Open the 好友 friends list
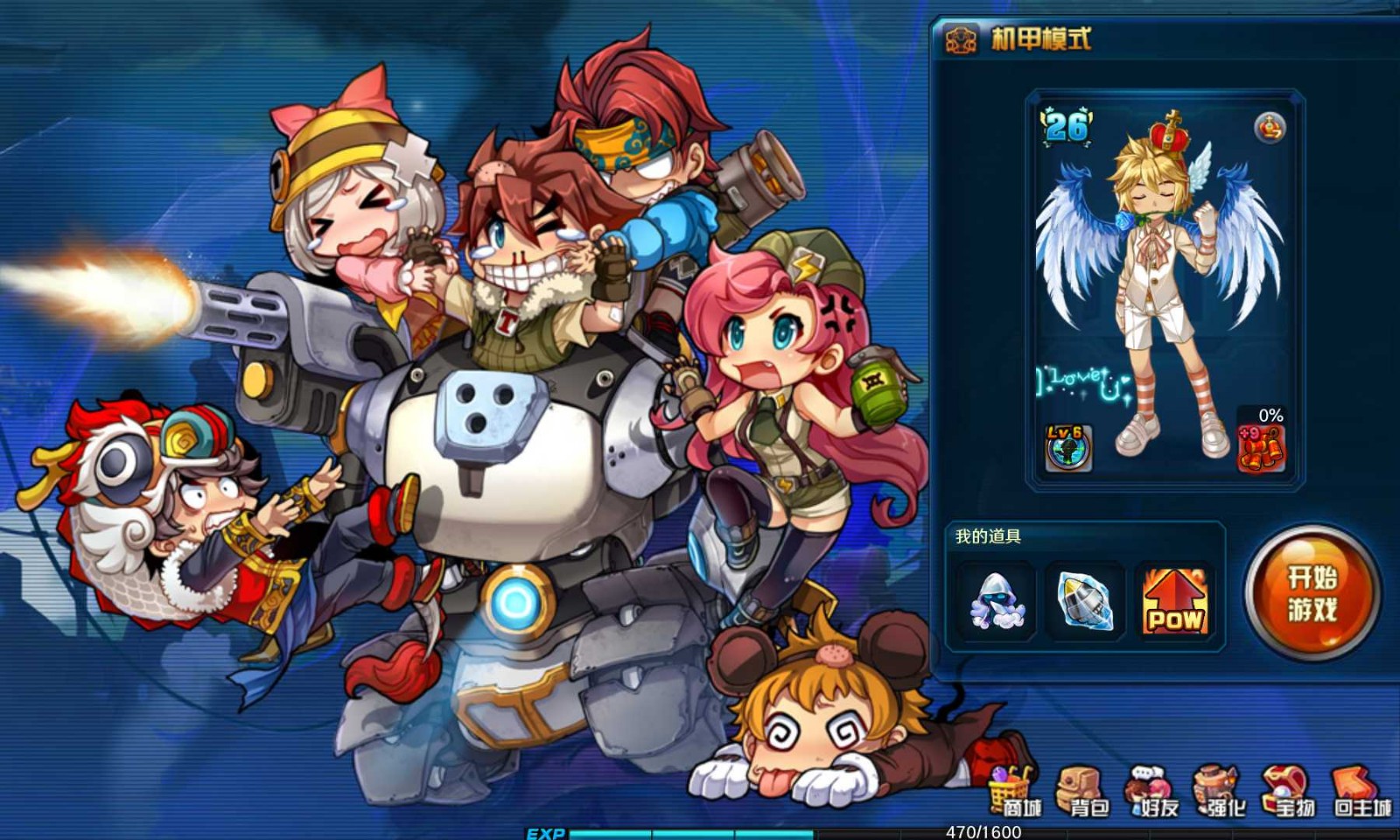Viewport: 1400px width, 840px height. point(1154,792)
